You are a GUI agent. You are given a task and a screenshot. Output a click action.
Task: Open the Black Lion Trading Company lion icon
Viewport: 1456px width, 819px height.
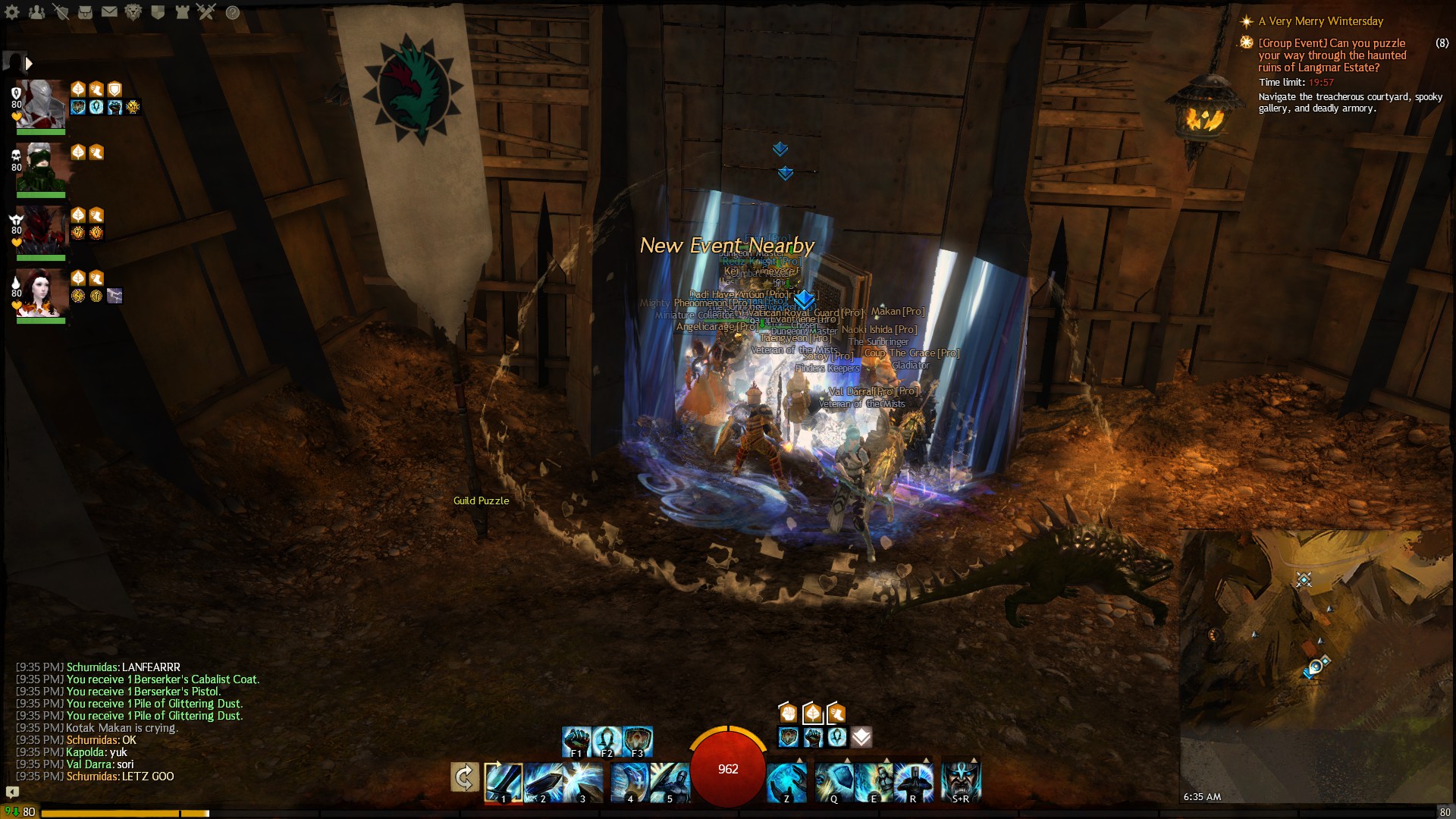point(133,12)
